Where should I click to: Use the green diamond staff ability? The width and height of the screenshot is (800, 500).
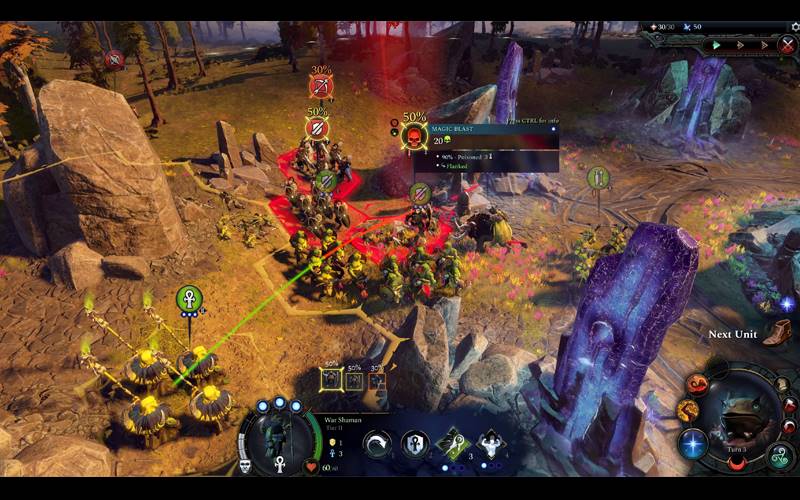point(453,444)
